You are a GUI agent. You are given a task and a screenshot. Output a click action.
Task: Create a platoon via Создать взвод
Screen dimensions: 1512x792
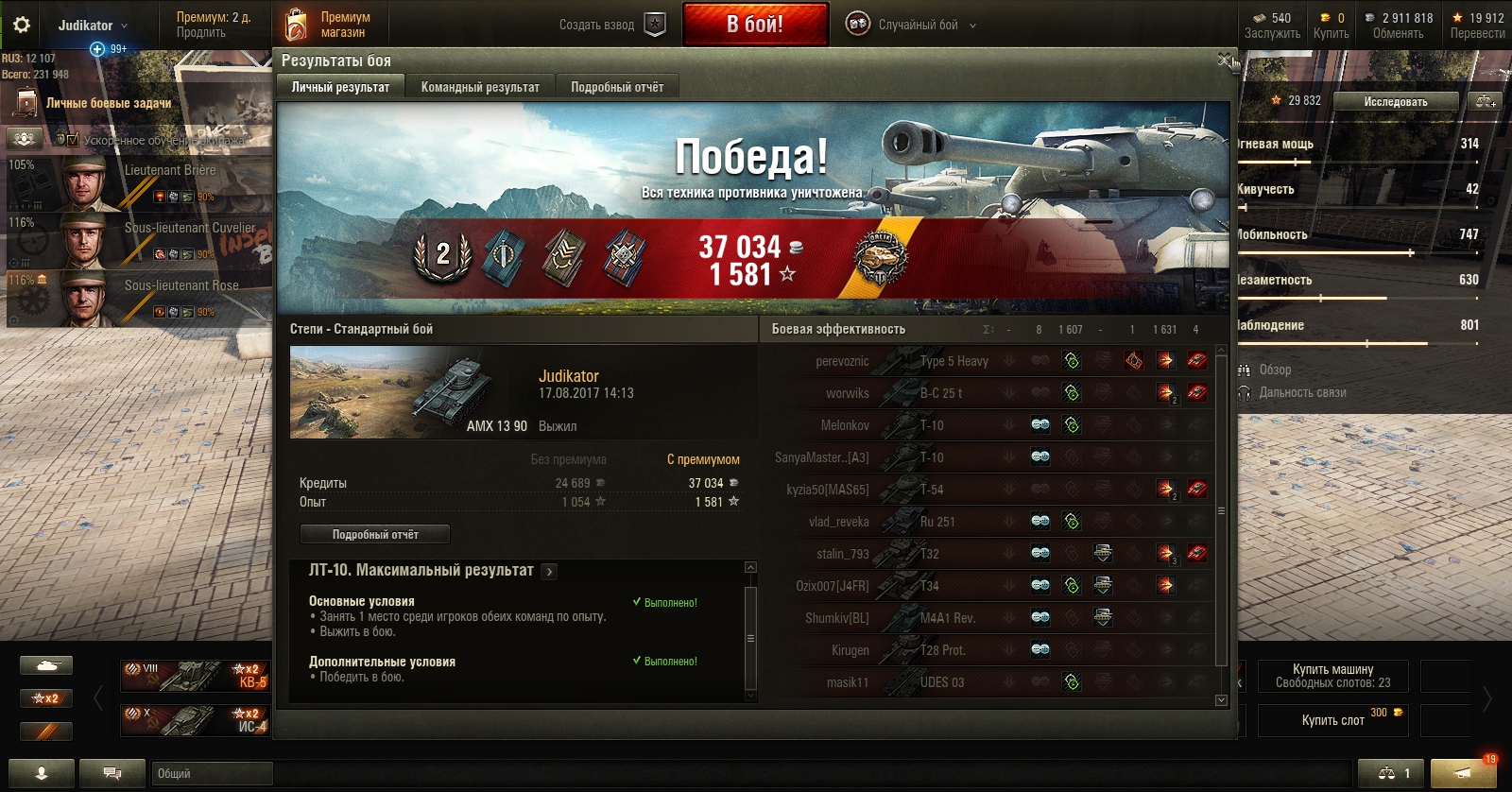click(611, 25)
